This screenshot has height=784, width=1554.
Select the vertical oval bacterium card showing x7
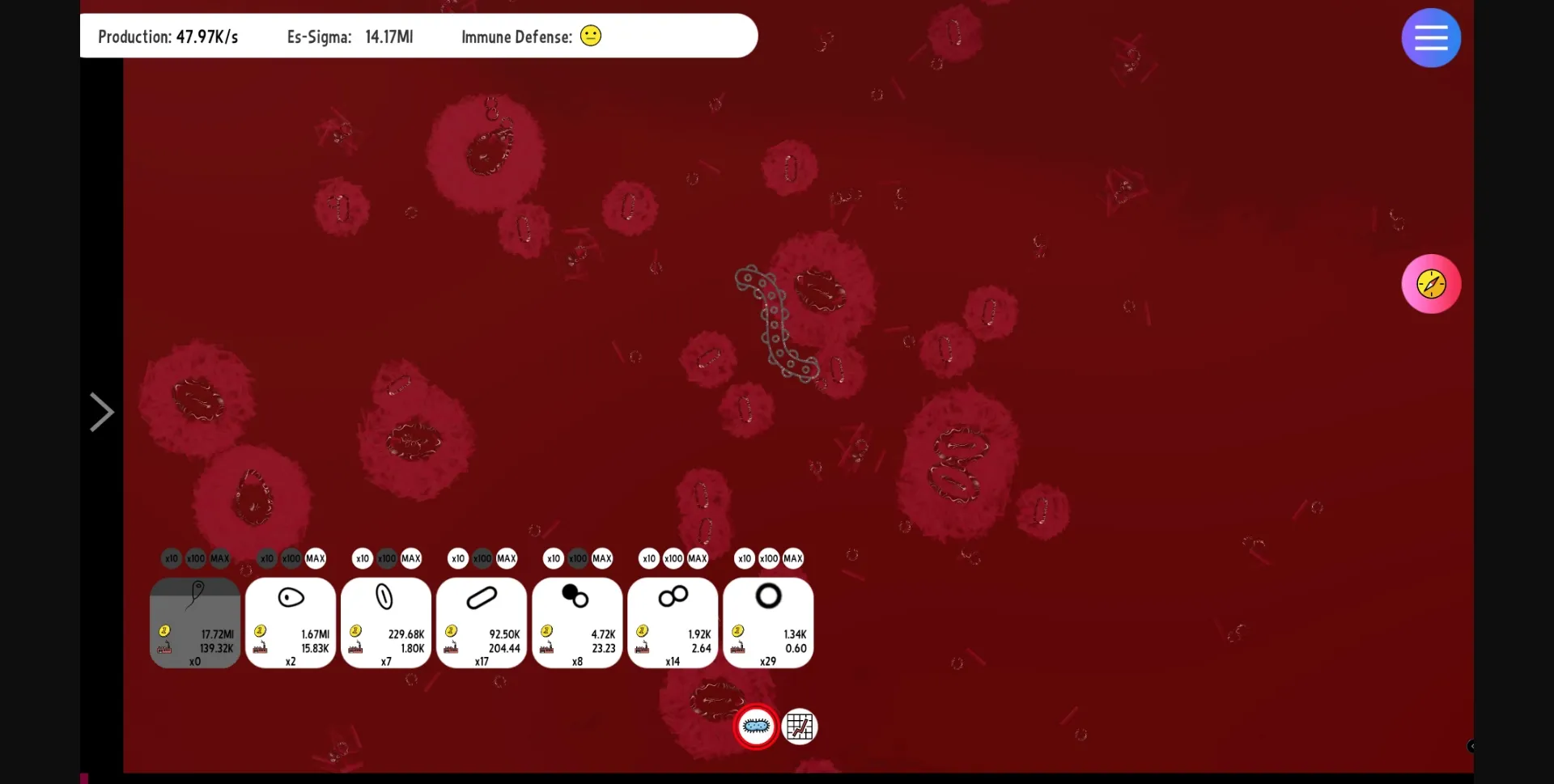[385, 623]
